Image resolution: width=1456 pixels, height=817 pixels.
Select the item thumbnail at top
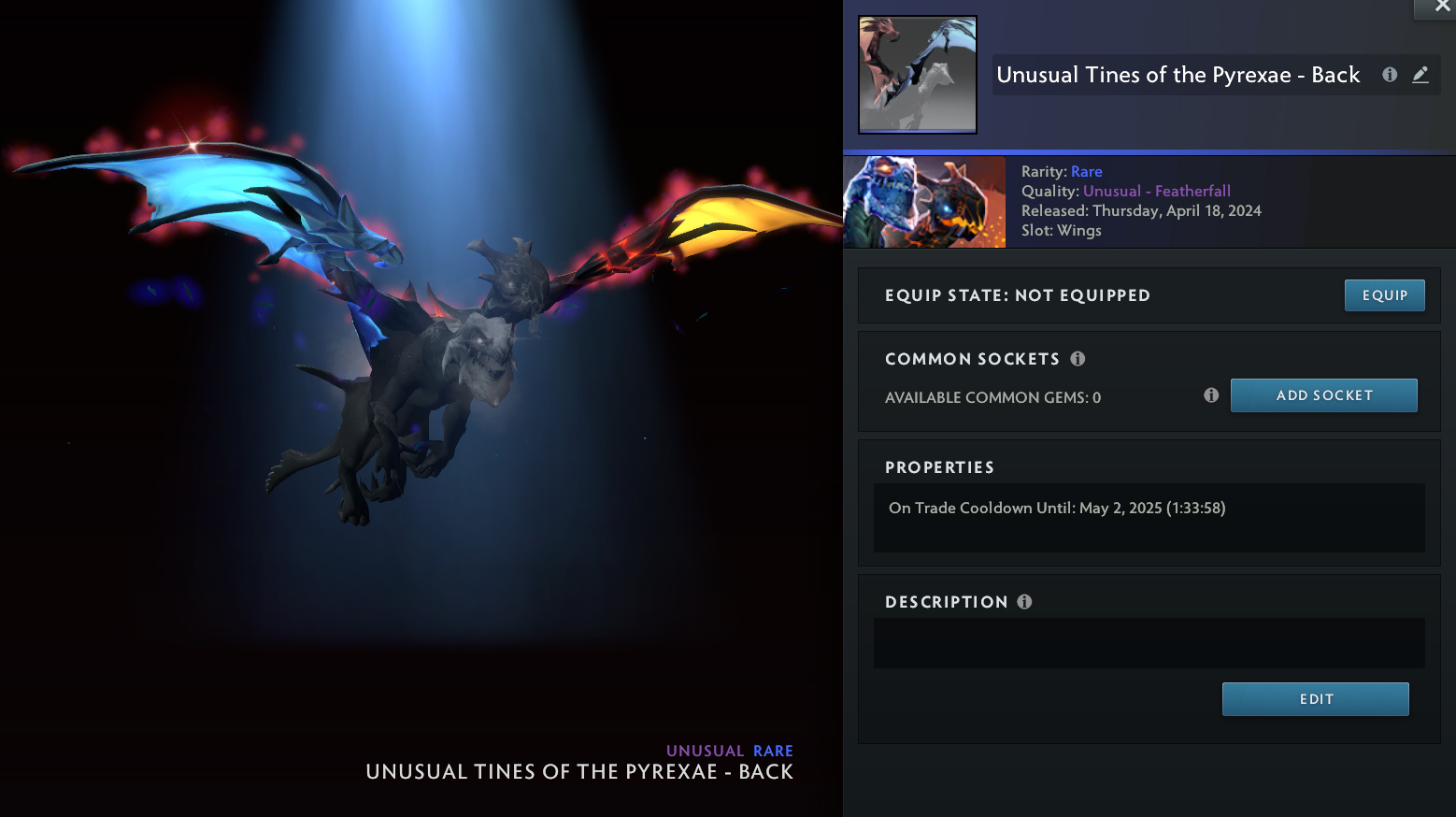click(918, 75)
